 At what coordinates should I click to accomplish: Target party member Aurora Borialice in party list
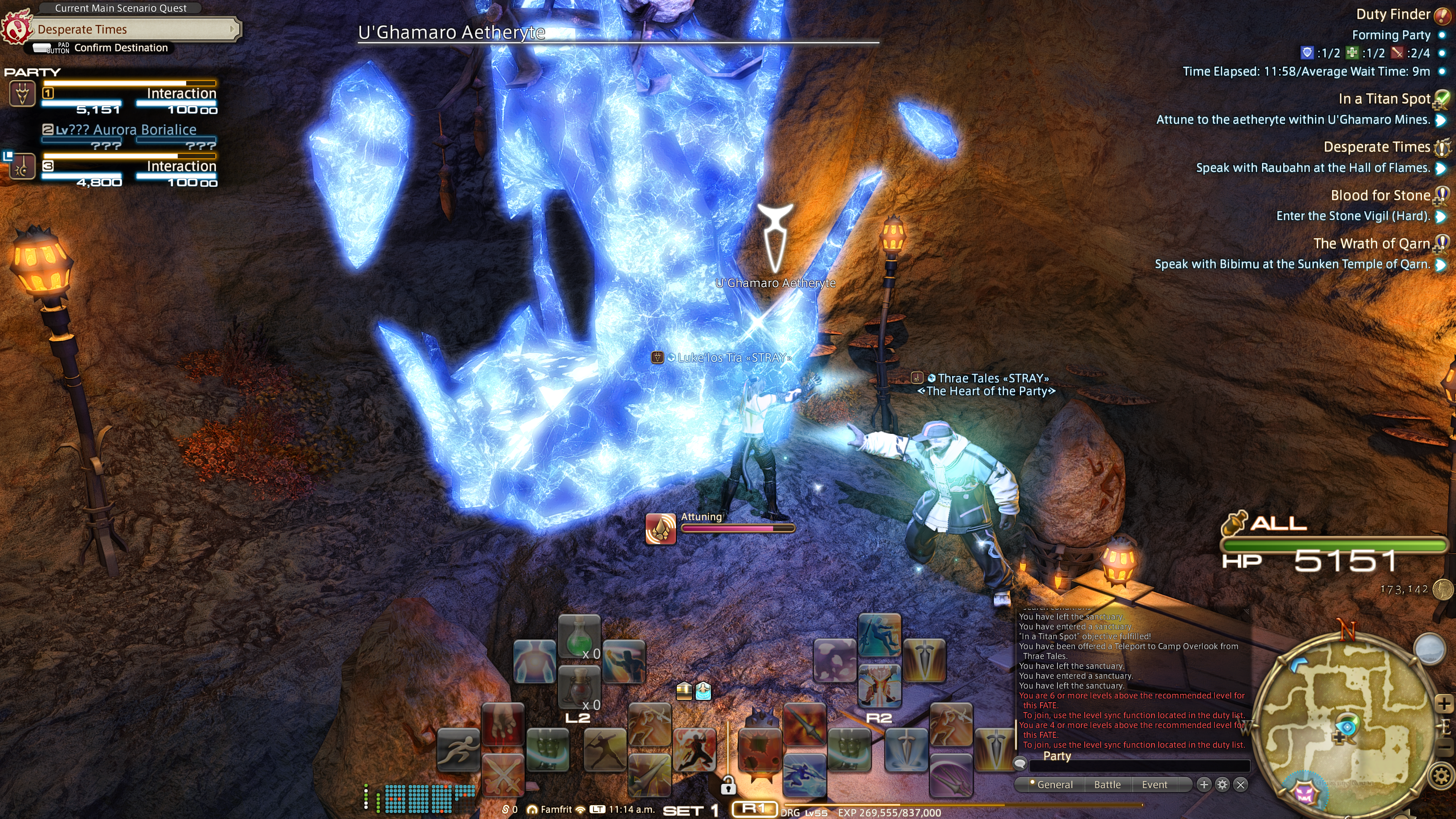click(x=126, y=130)
